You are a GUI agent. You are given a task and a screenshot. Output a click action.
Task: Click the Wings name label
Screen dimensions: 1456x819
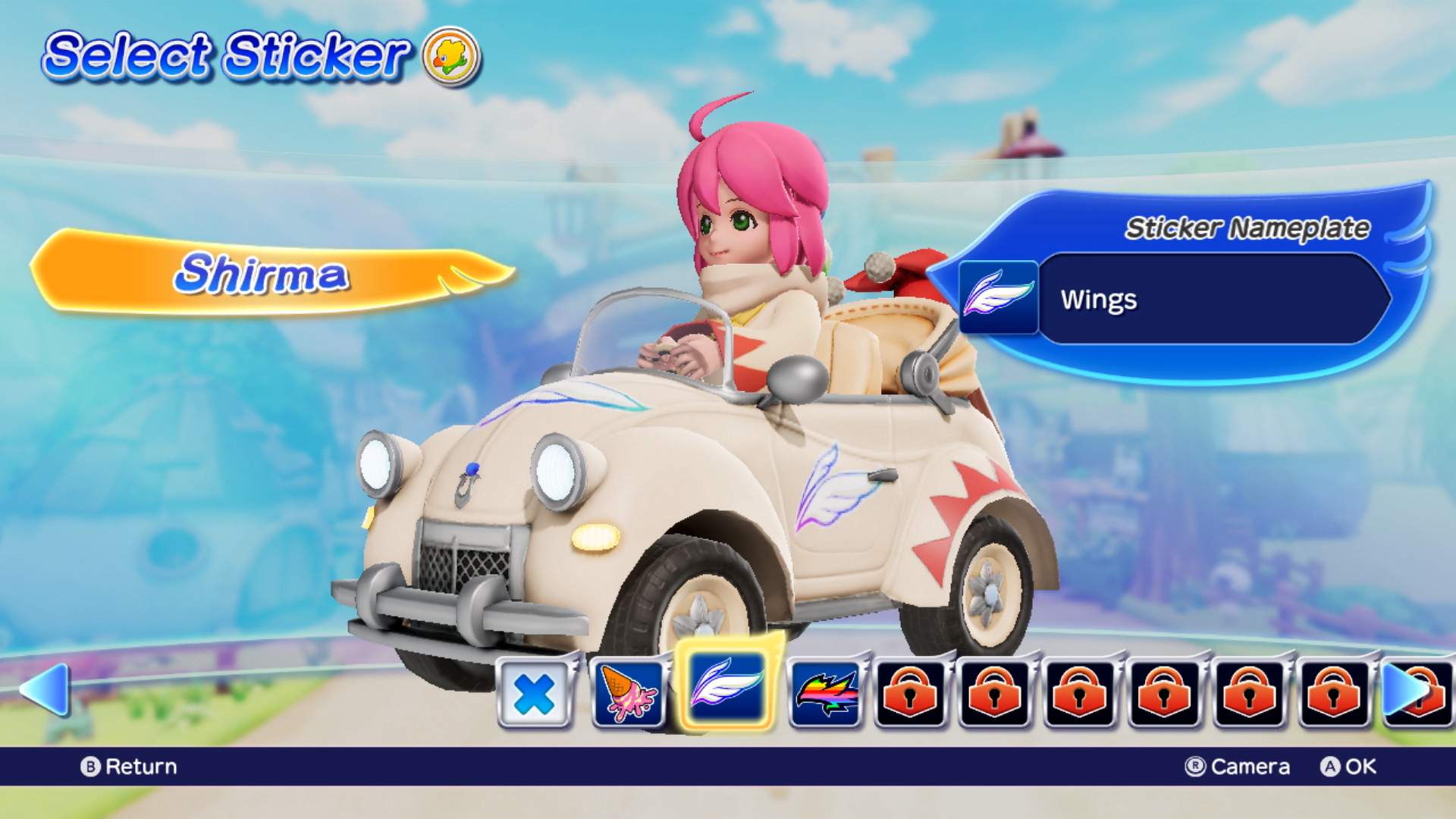point(1099,300)
